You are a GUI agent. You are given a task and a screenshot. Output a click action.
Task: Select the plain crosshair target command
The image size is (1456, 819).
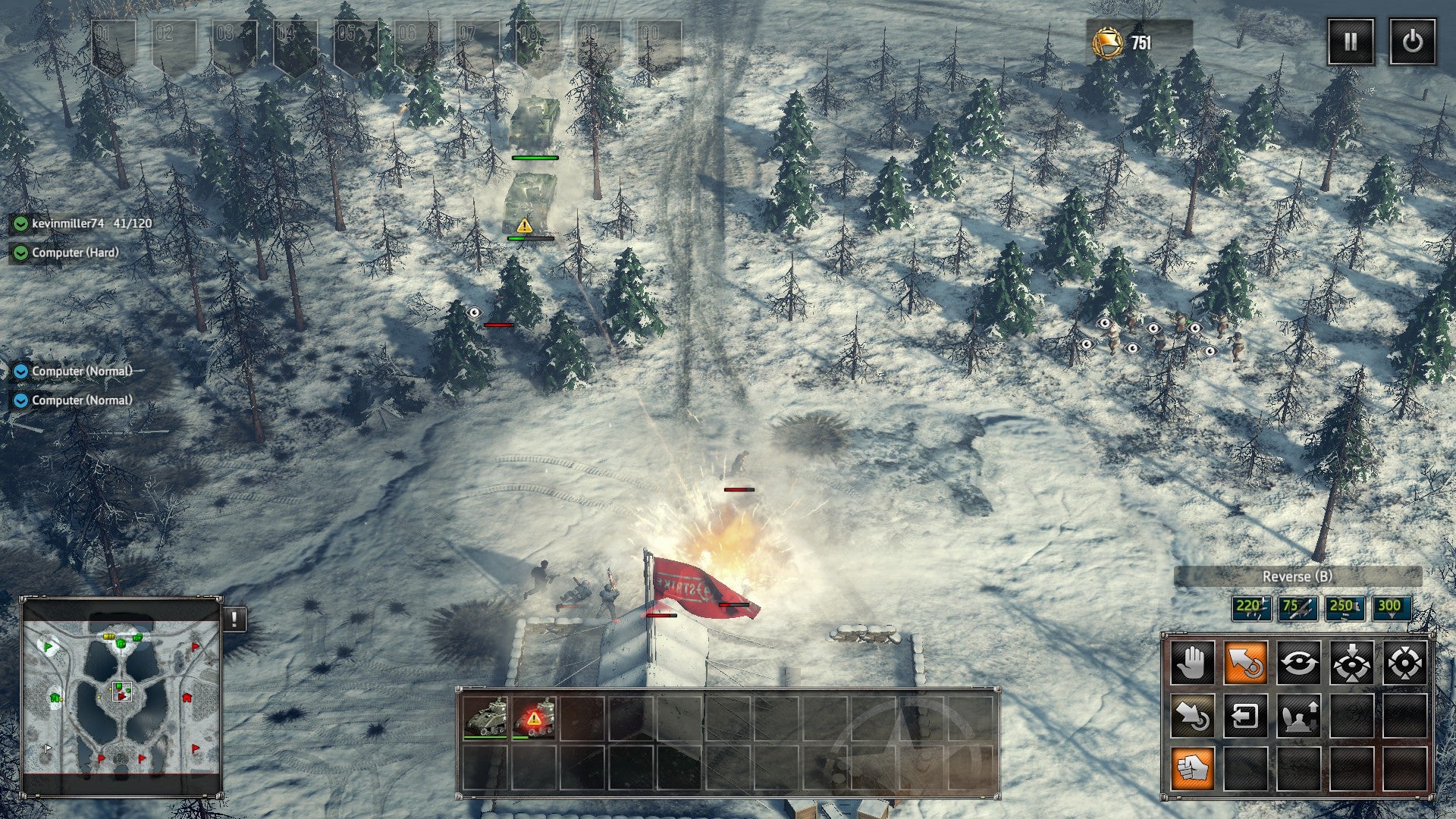coord(1404,663)
